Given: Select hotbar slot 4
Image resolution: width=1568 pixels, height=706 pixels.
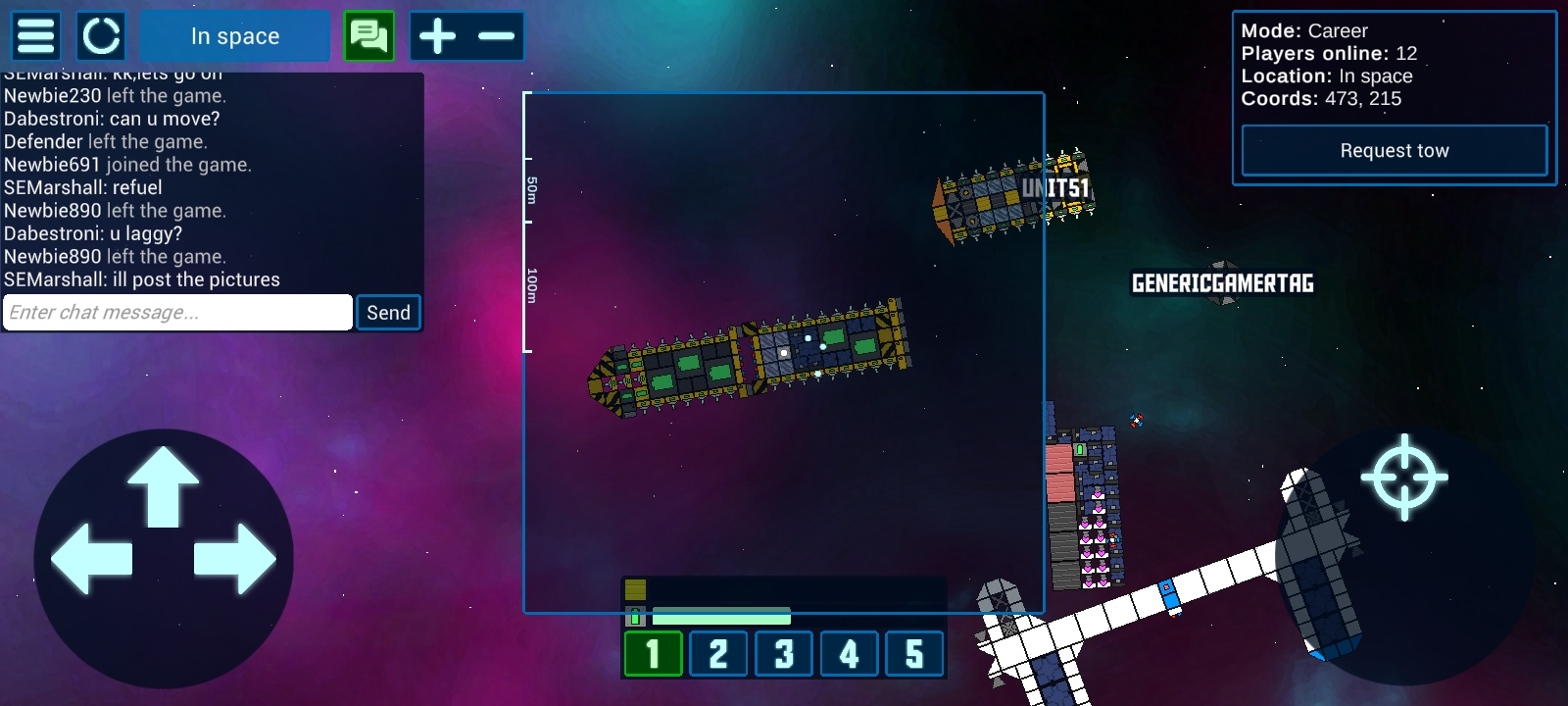Looking at the screenshot, I should [x=849, y=654].
